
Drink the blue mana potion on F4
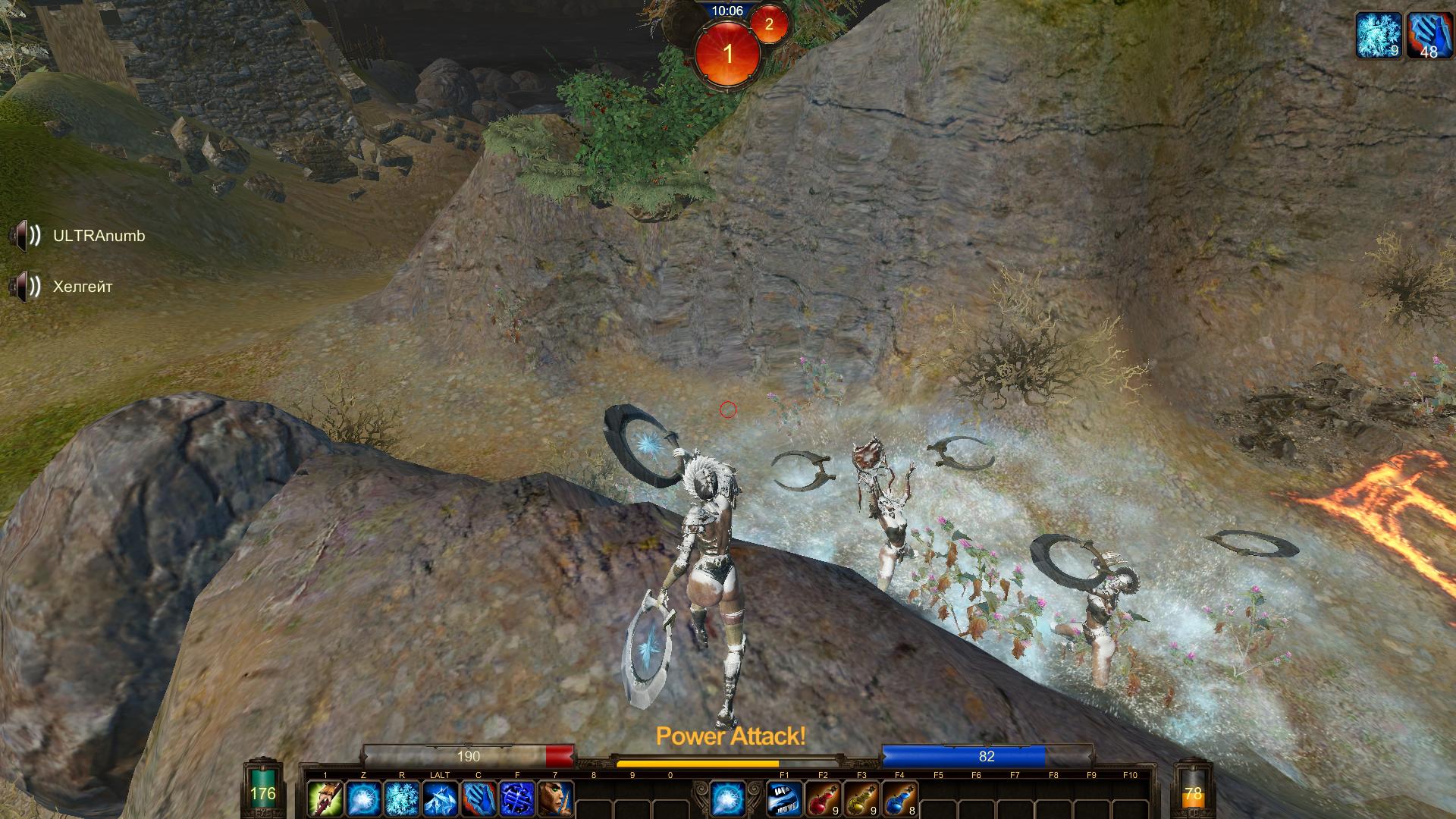pos(899,799)
